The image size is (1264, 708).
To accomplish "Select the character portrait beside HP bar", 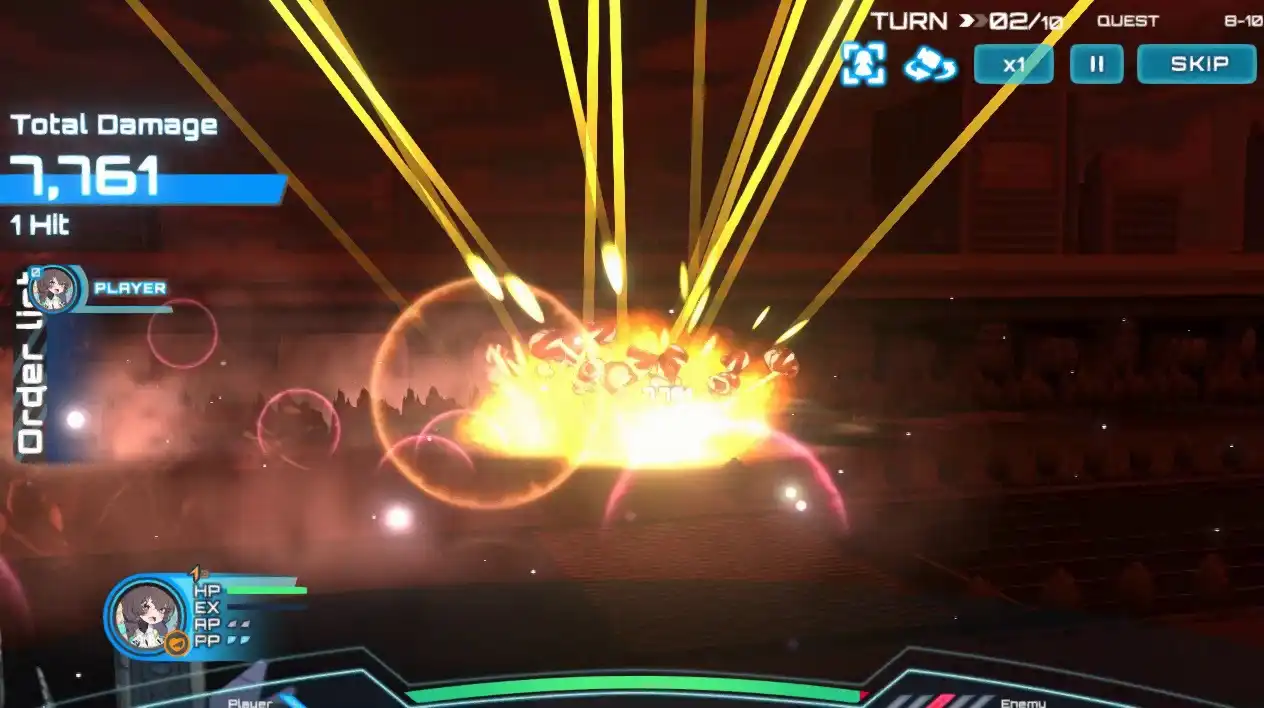I will click(147, 614).
